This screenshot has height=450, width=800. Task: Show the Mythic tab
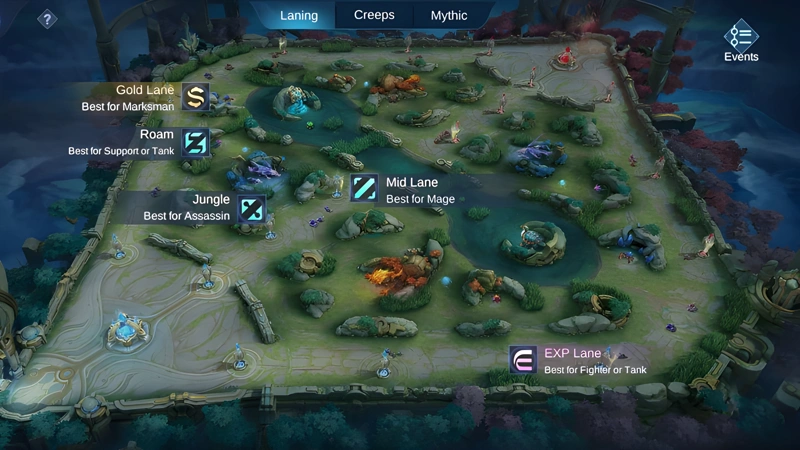(x=449, y=15)
